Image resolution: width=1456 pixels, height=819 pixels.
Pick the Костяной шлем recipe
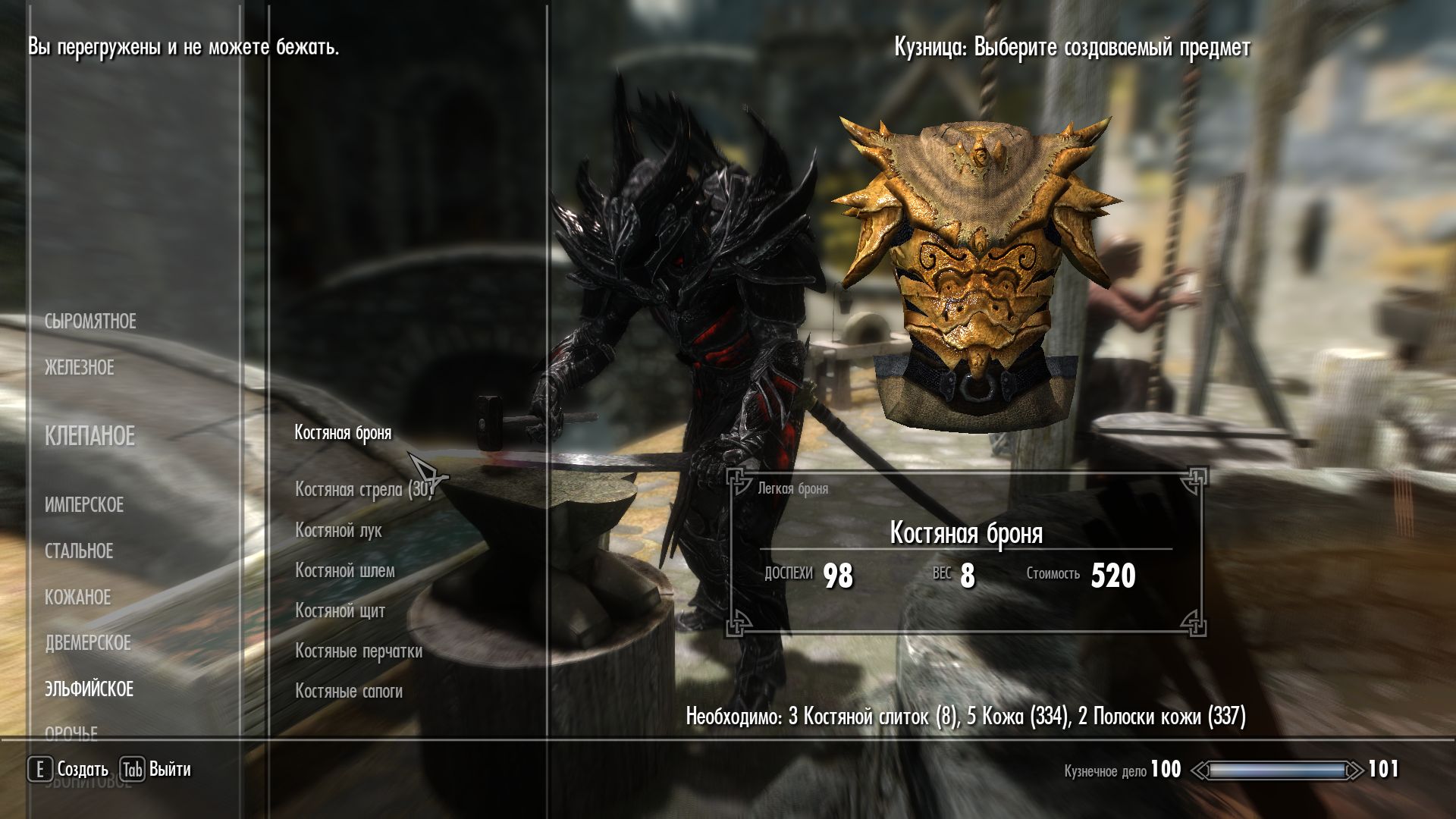(x=345, y=570)
